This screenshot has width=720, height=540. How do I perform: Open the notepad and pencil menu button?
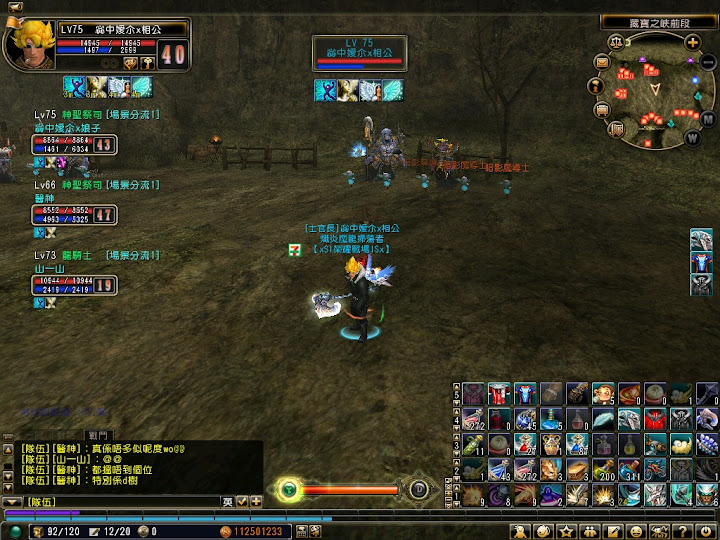coord(612,529)
